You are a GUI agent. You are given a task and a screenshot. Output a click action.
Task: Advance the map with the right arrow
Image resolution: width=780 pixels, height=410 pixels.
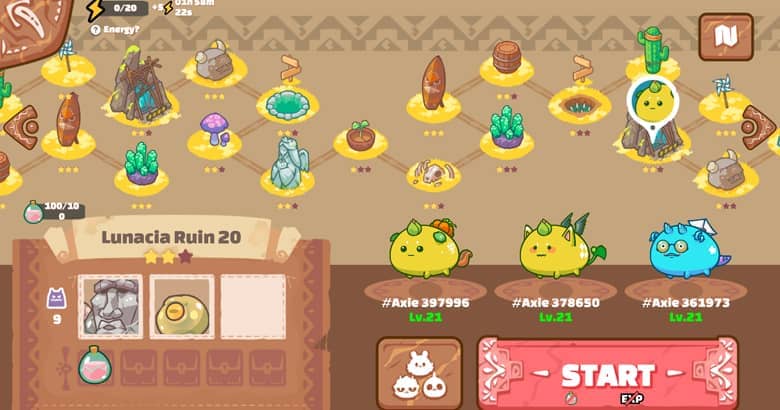click(x=758, y=127)
